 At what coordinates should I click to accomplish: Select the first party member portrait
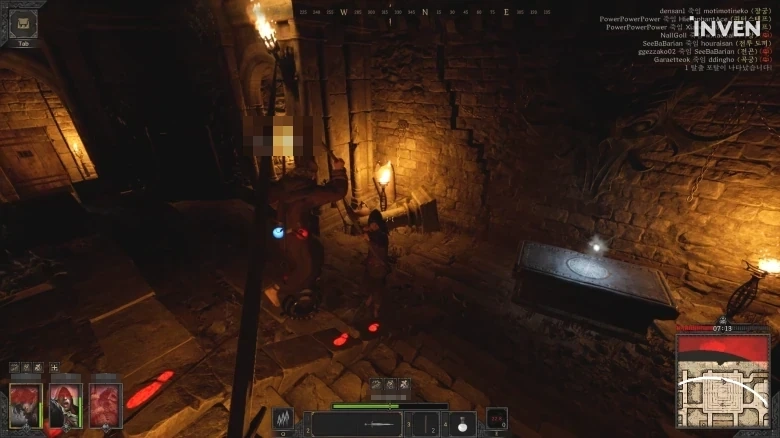(26, 405)
